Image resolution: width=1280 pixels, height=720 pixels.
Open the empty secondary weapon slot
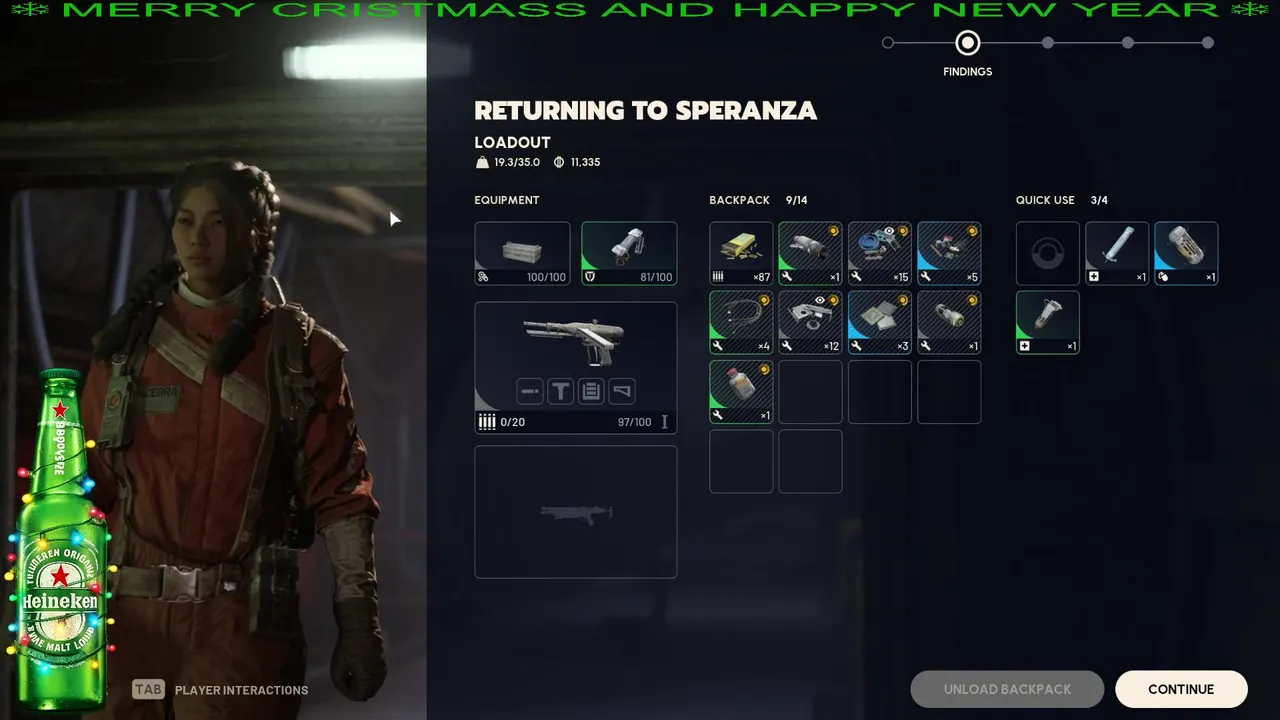(575, 512)
